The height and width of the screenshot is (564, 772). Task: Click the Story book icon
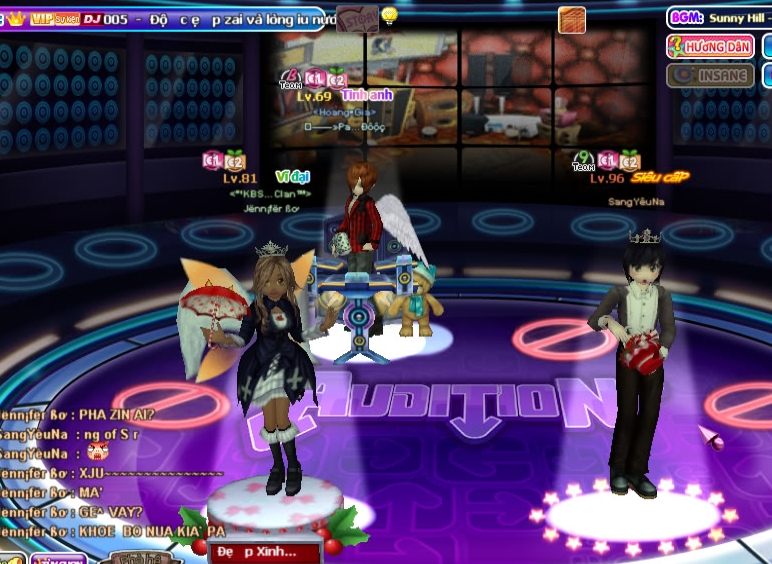coord(357,17)
